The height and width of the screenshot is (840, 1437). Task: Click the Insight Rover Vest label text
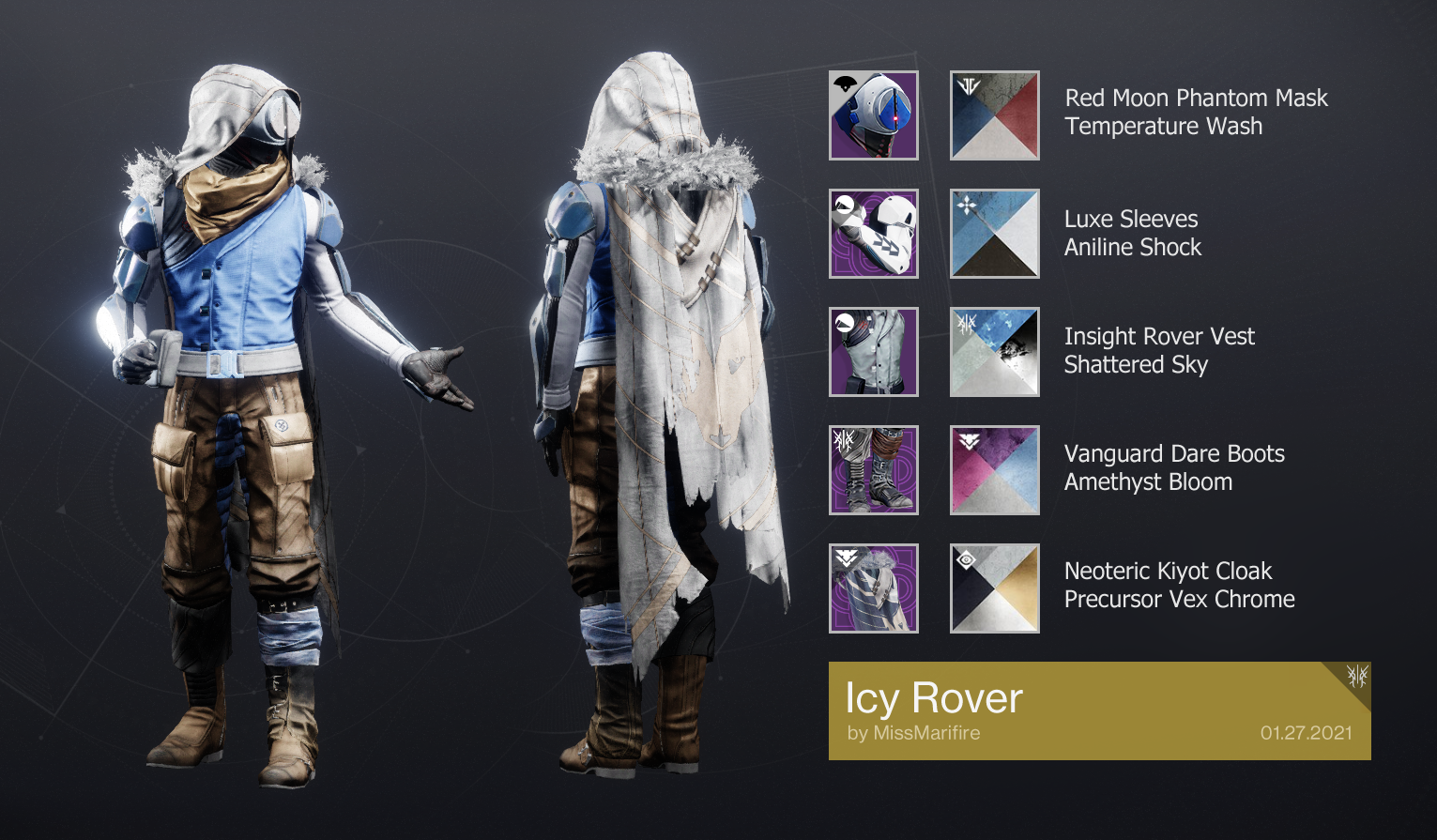(1159, 336)
